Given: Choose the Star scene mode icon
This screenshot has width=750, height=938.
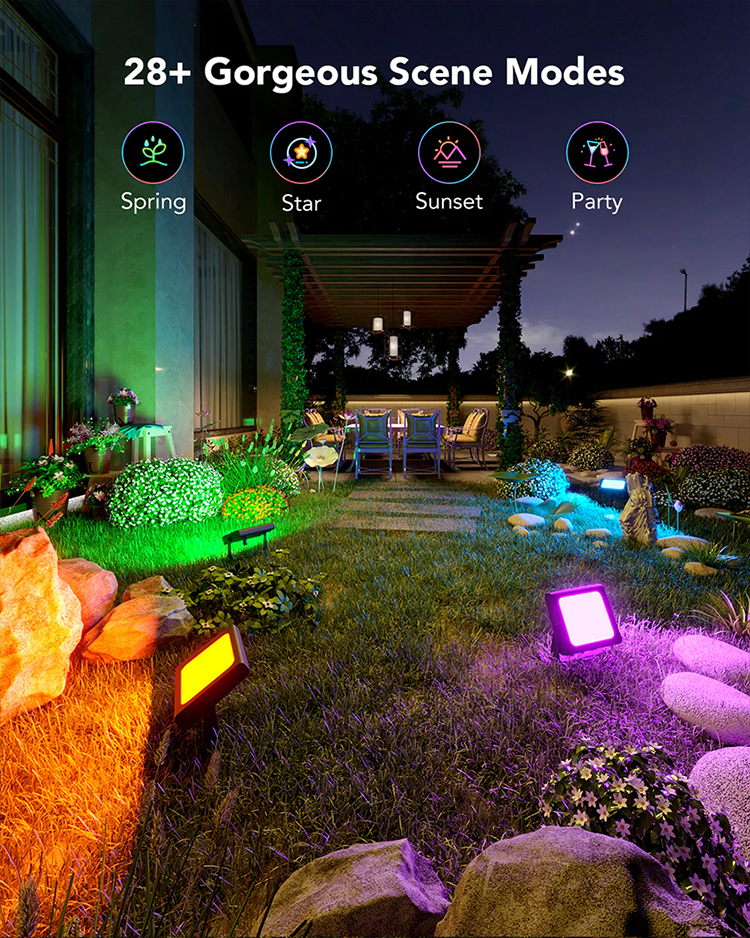Looking at the screenshot, I should point(301,153).
